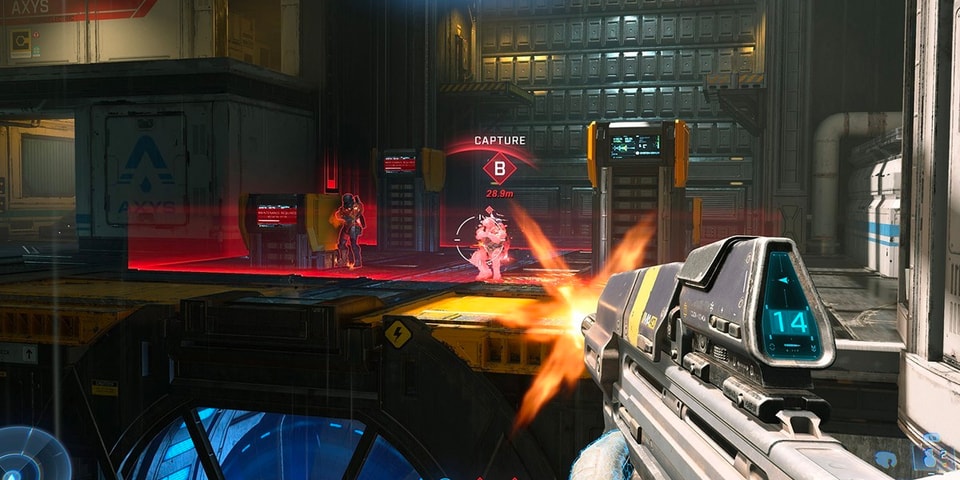Viewport: 960px width, 480px height.
Task: Select the Capture B objective marker
Action: click(499, 167)
